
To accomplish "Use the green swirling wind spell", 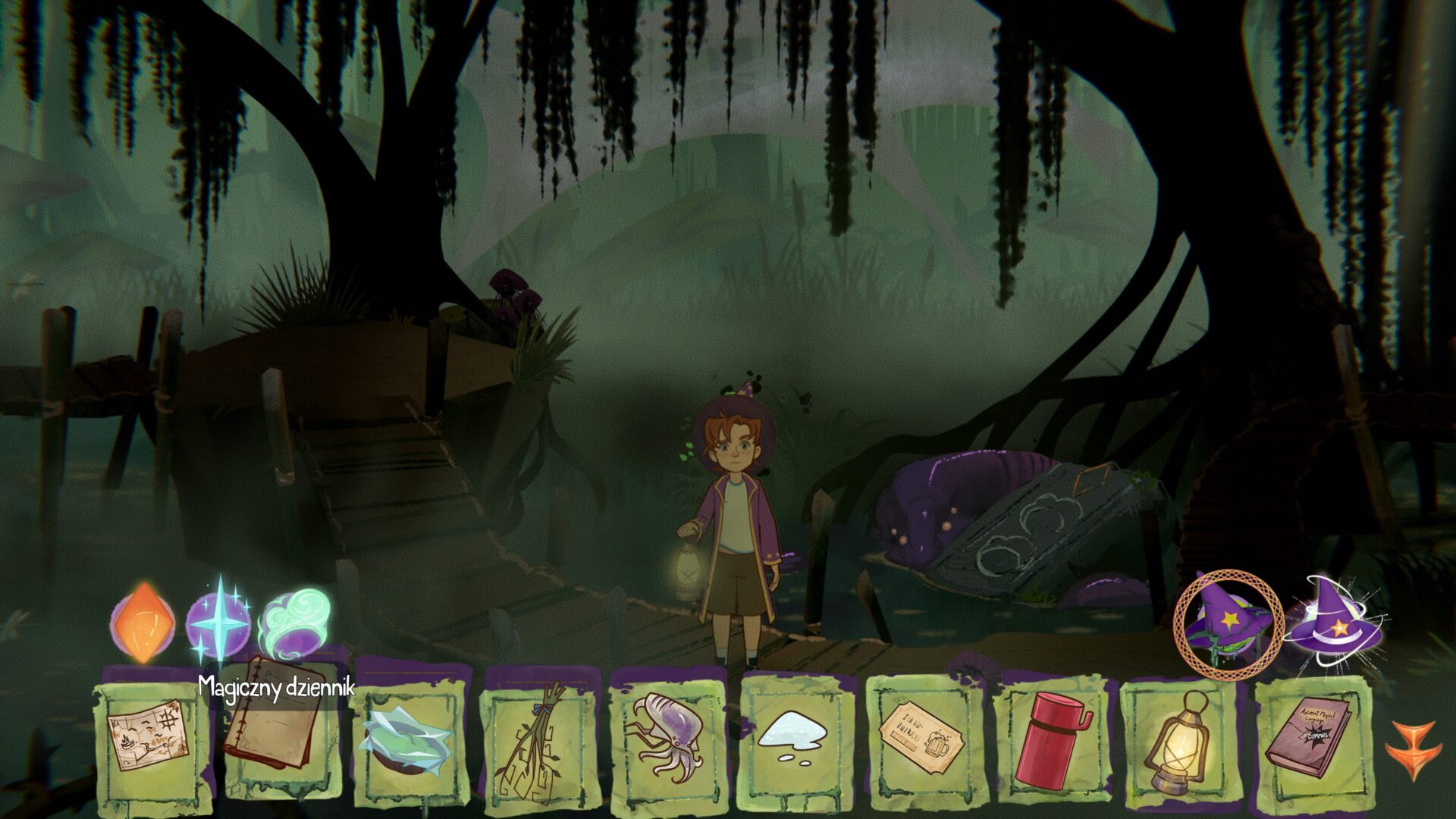I will [296, 623].
